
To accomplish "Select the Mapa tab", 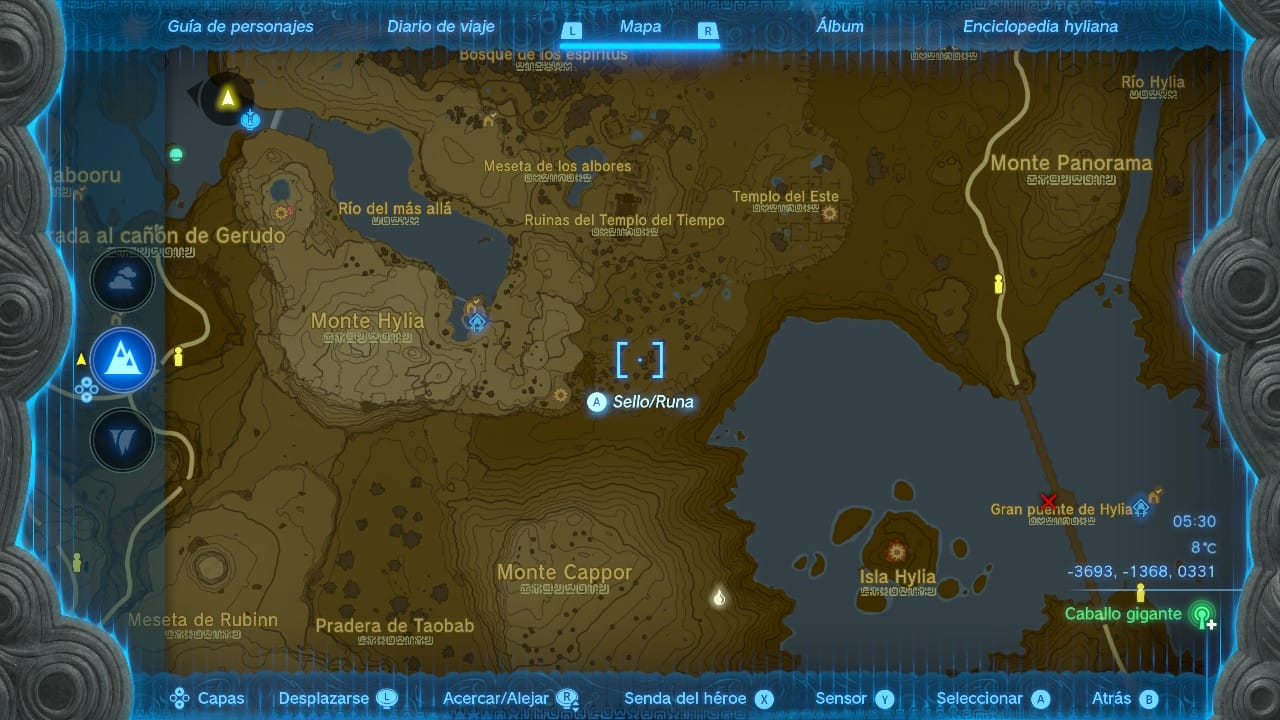I will (640, 27).
